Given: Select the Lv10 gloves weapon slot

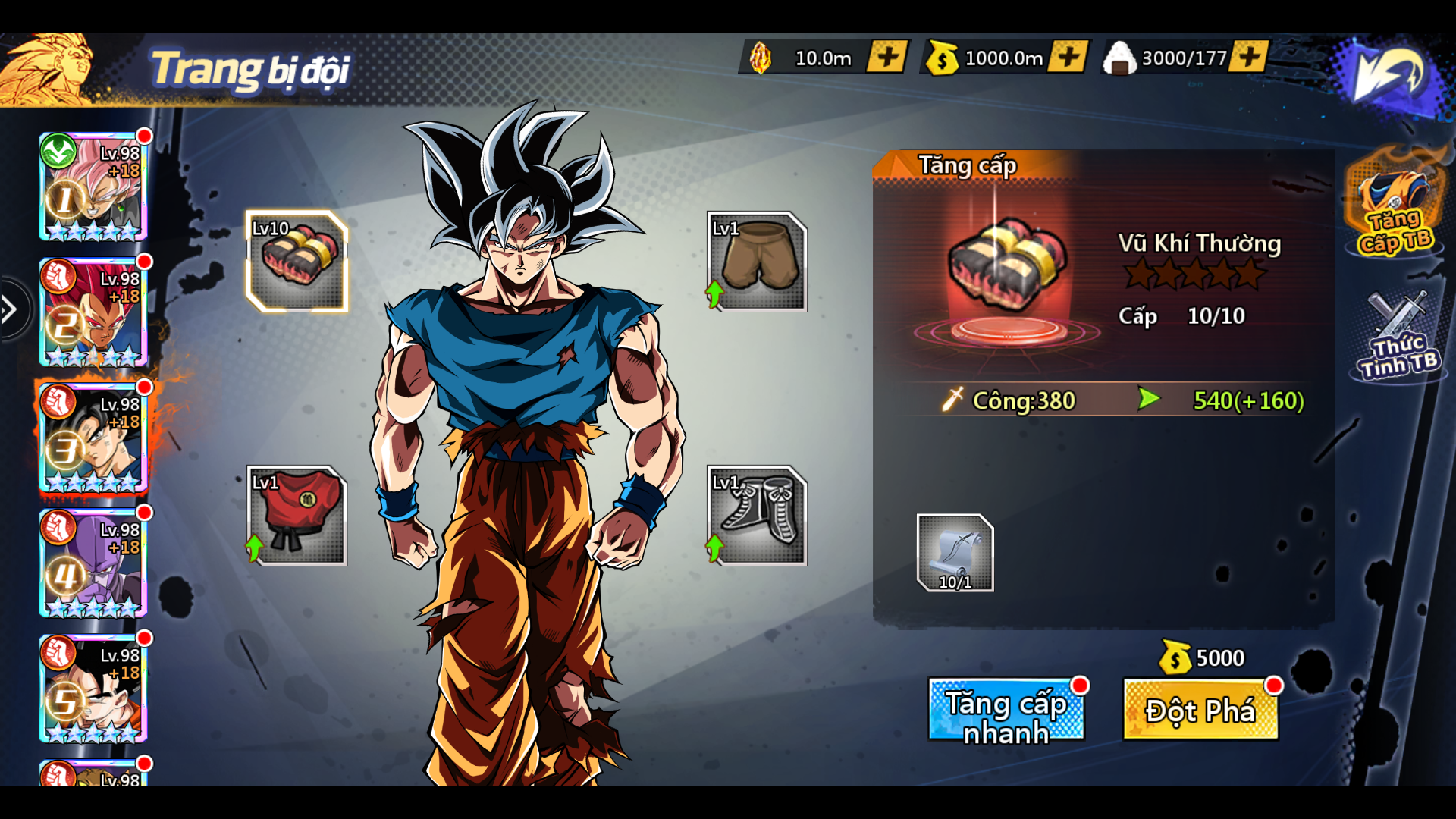Looking at the screenshot, I should (297, 262).
